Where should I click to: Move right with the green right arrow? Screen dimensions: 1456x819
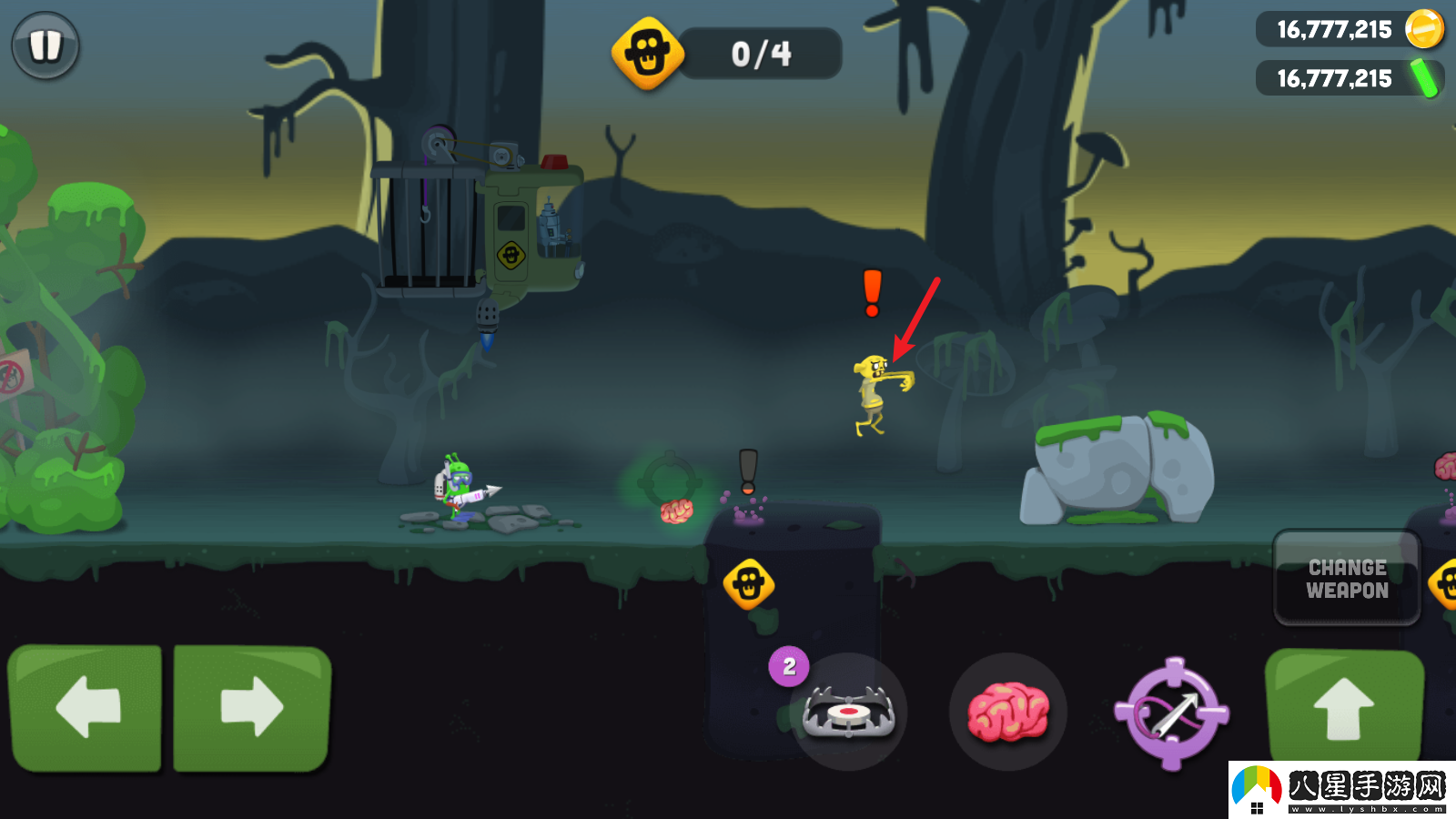(252, 707)
